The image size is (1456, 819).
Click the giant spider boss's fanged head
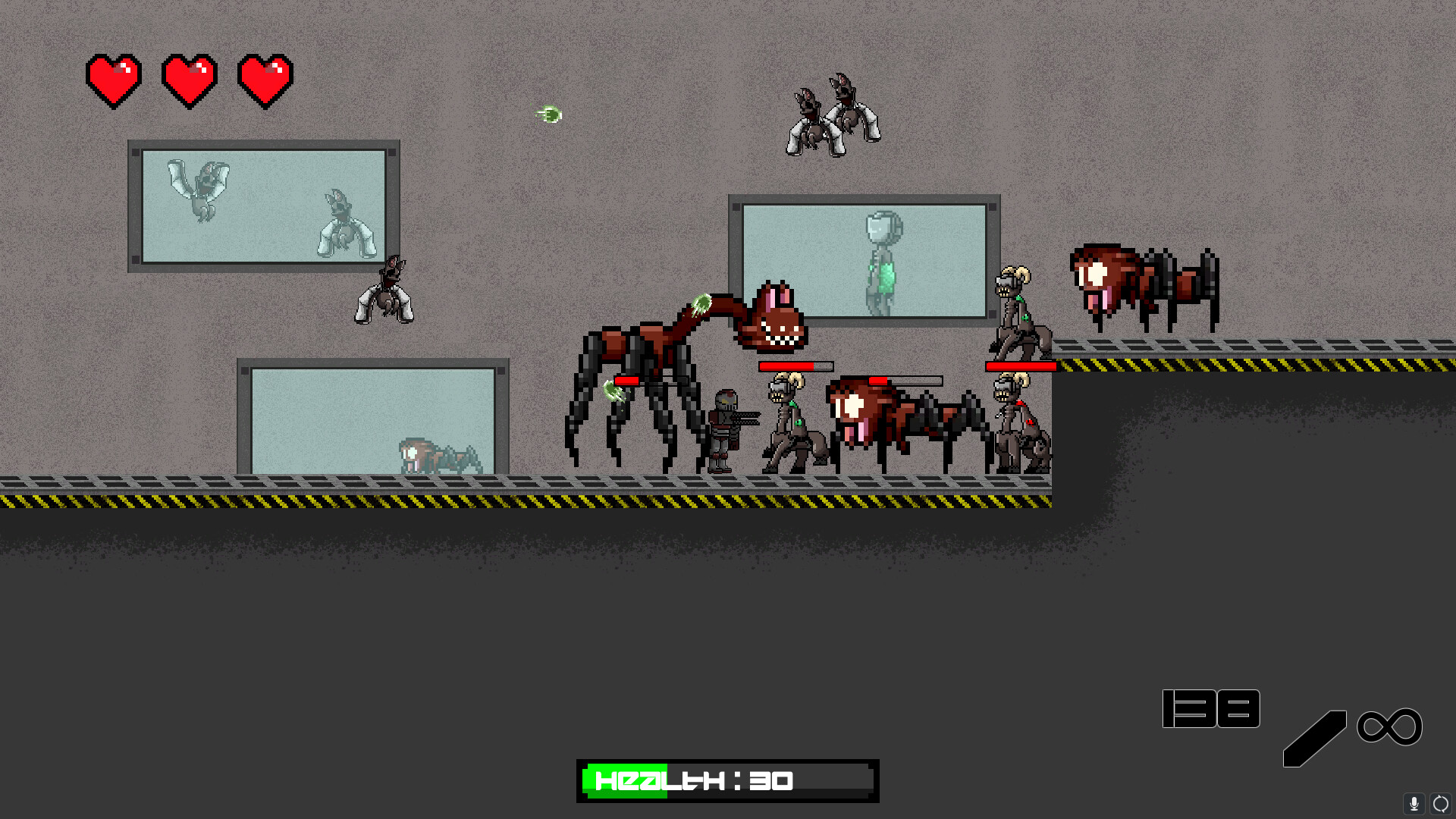tap(773, 318)
